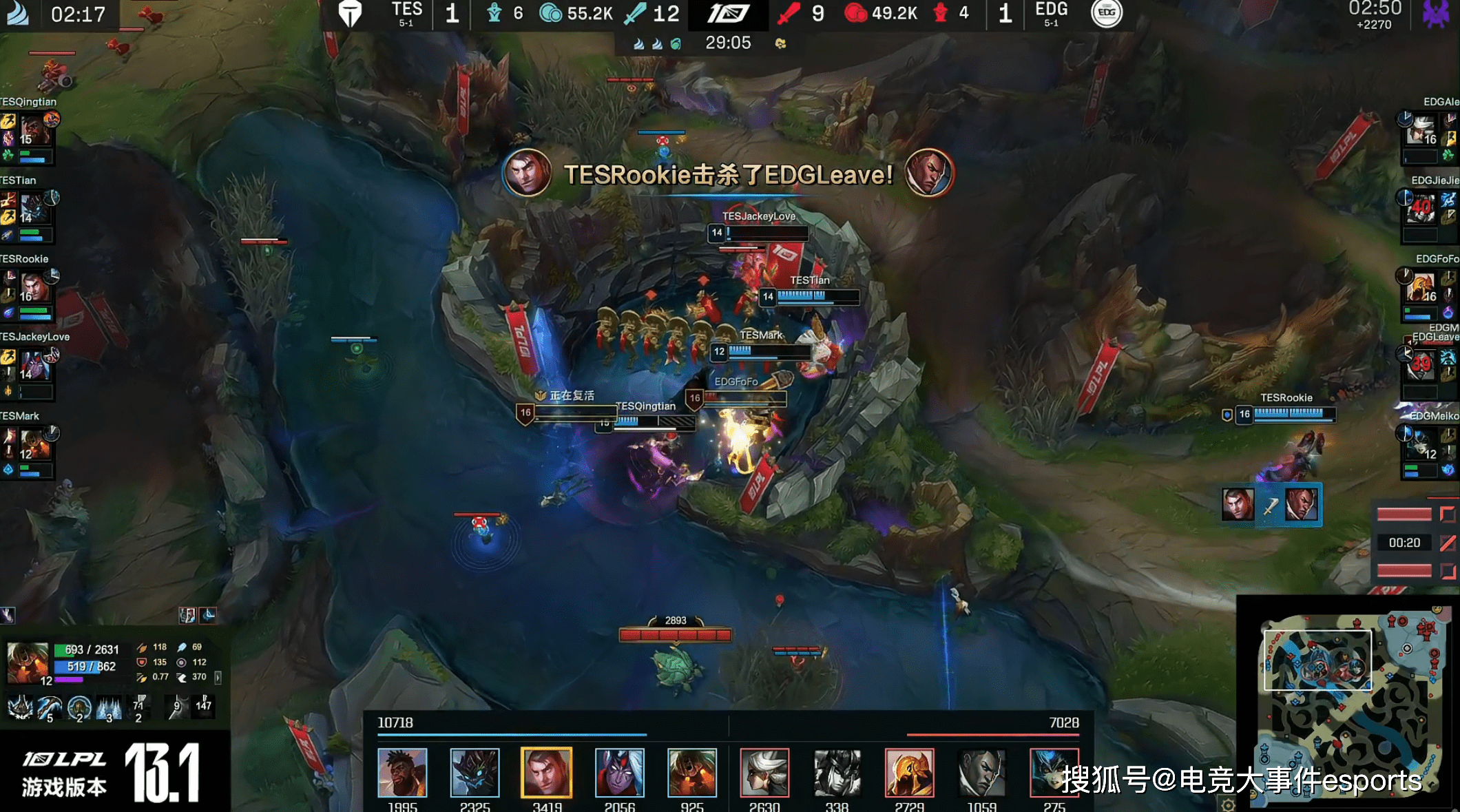The width and height of the screenshot is (1460, 812).
Task: Select EDGAle's champion portrait
Action: pos(1423,131)
